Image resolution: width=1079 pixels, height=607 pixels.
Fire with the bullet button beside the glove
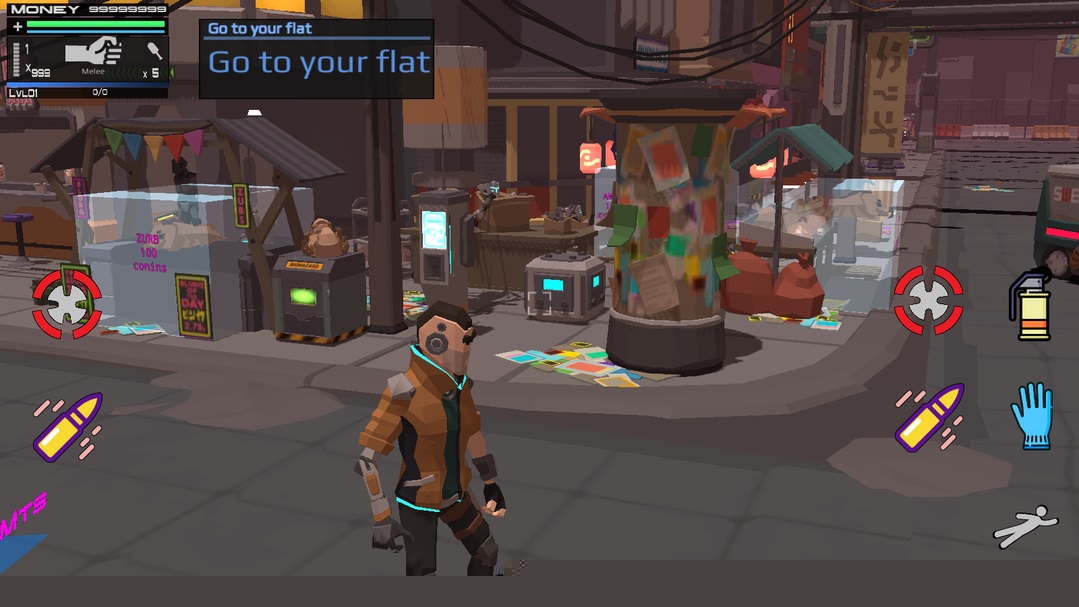[929, 417]
